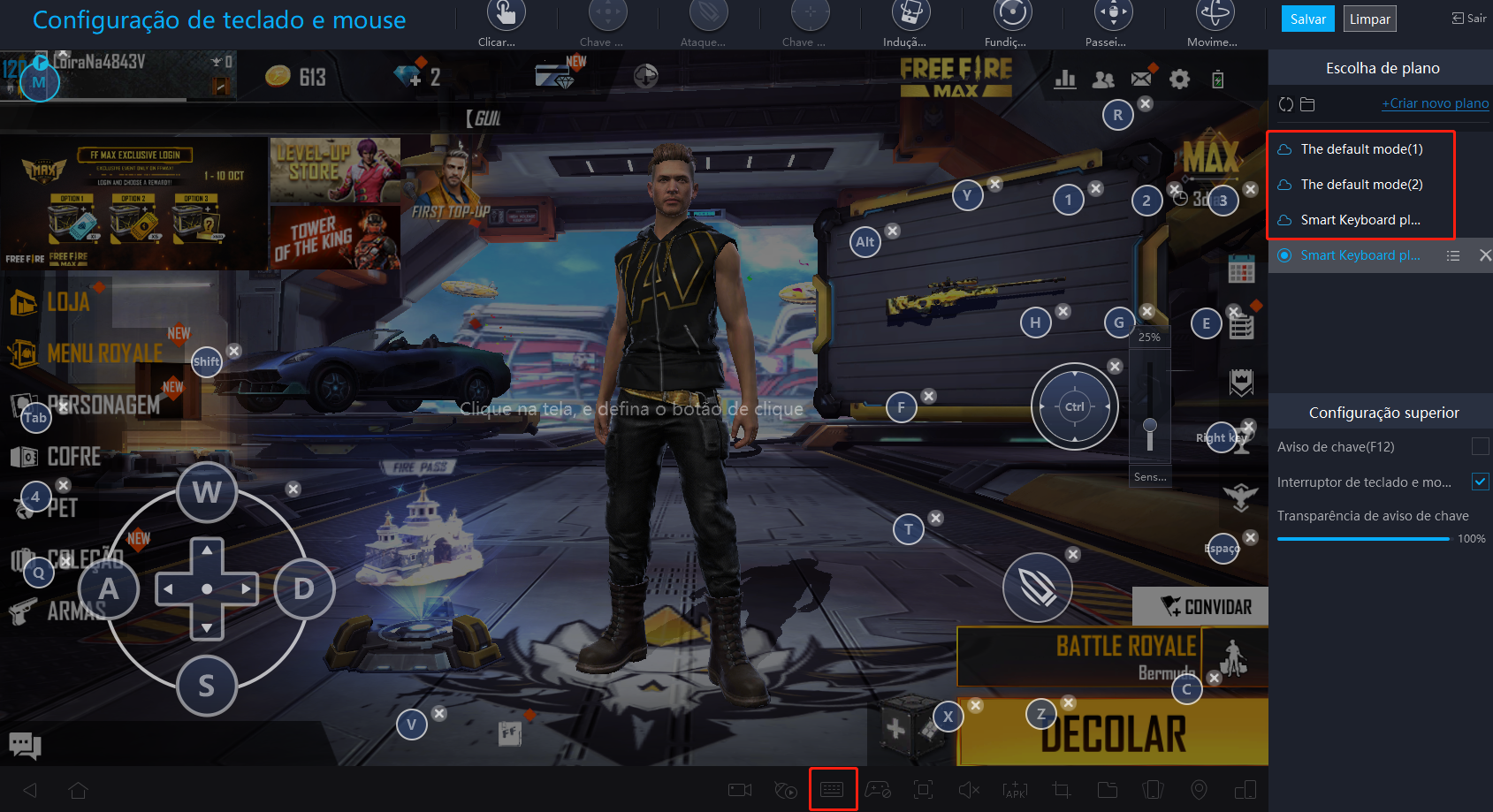Enable the Aviso de chave(F12) checkbox
1493x812 pixels.
[1481, 447]
